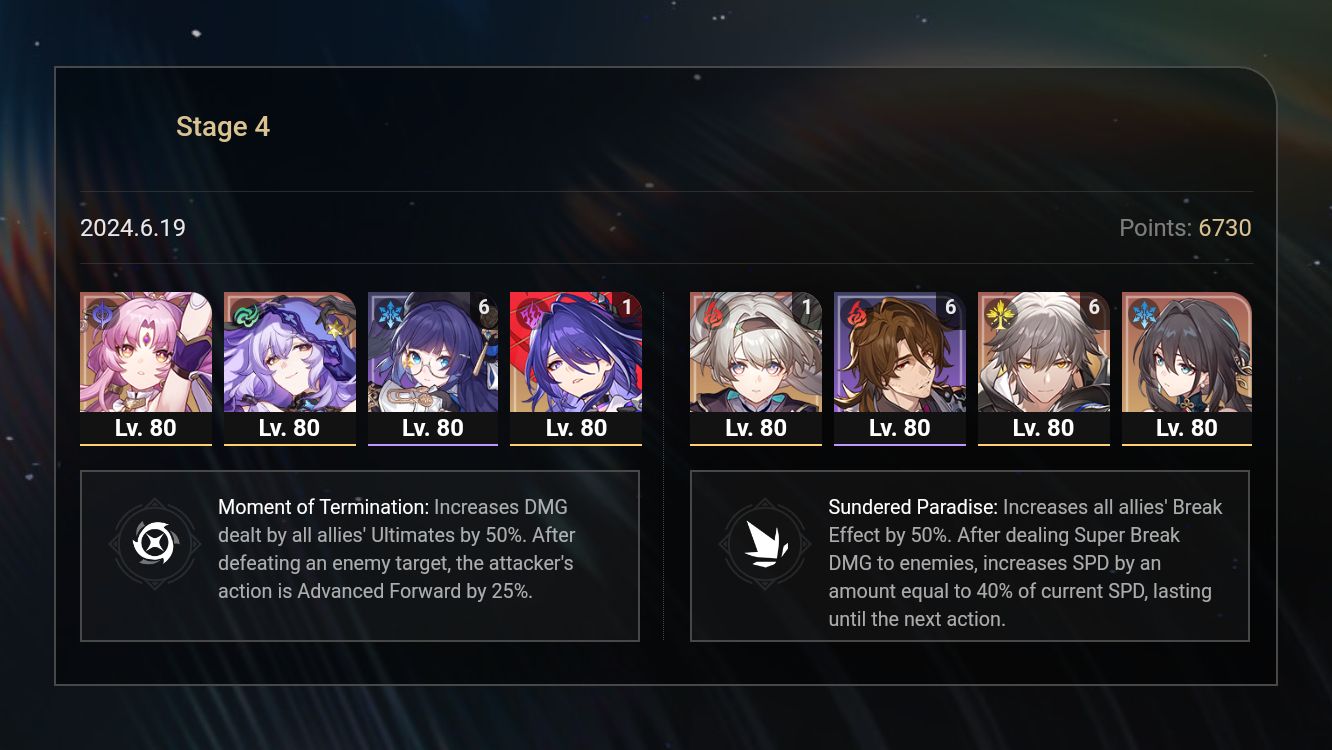The height and width of the screenshot is (750, 1332).
Task: Click the eidolon count badge on Pela's portrait
Action: point(484,307)
